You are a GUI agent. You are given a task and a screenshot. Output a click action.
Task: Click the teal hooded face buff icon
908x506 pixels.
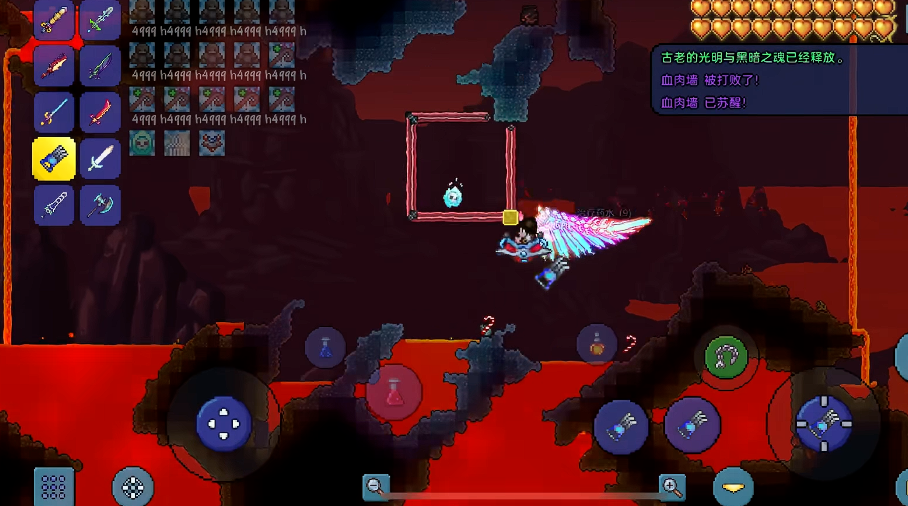[142, 143]
